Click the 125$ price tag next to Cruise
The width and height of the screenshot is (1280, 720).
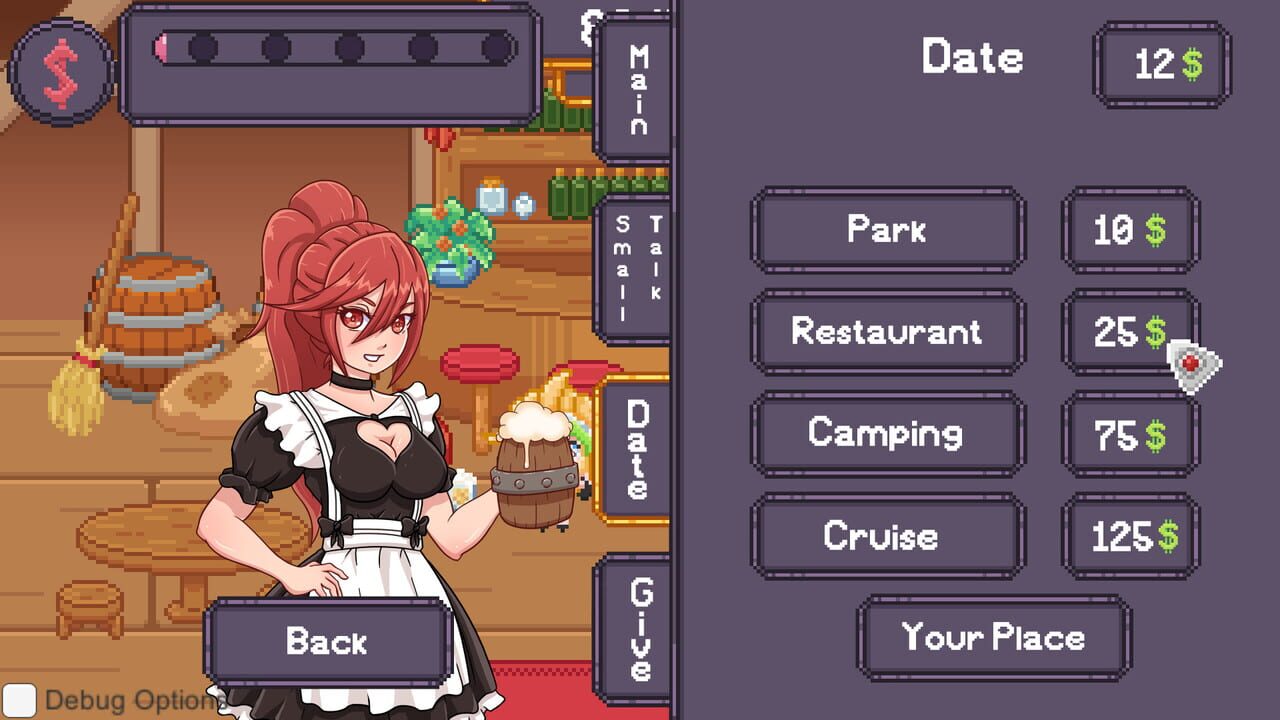1129,535
